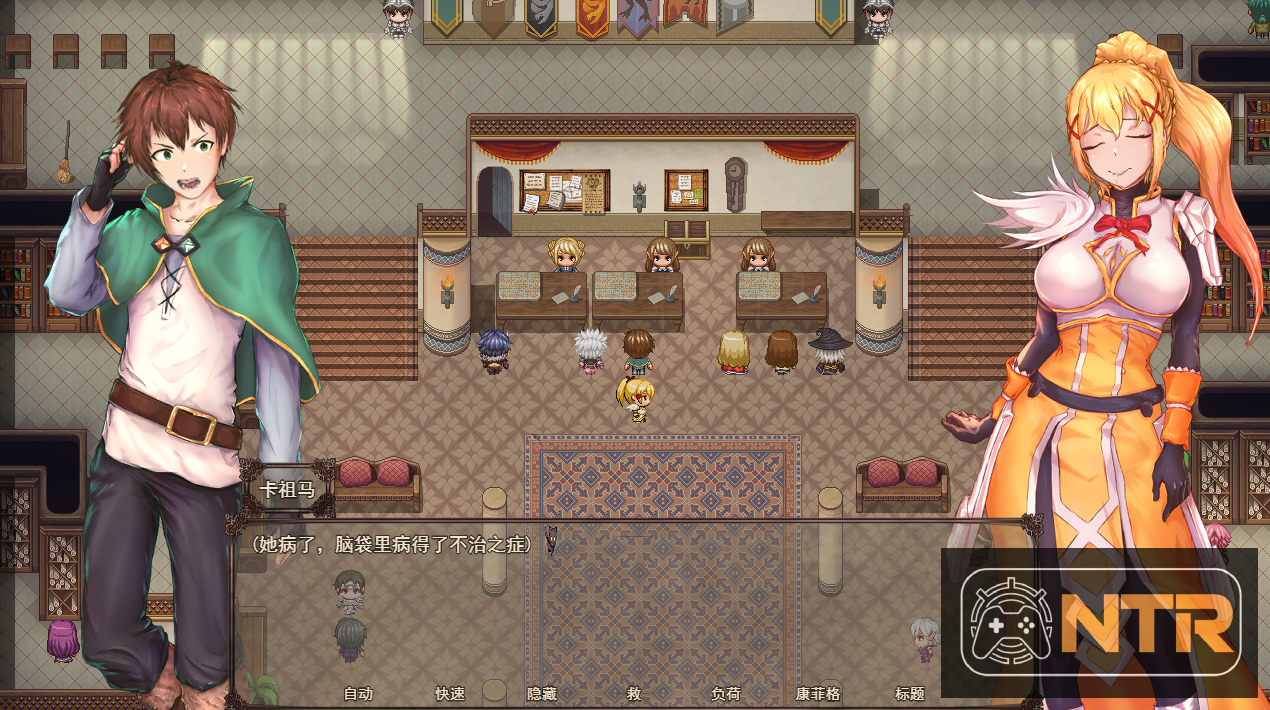Click the NTR controller logo overlay
Viewport: 1270px width, 710px height.
(x=1099, y=622)
